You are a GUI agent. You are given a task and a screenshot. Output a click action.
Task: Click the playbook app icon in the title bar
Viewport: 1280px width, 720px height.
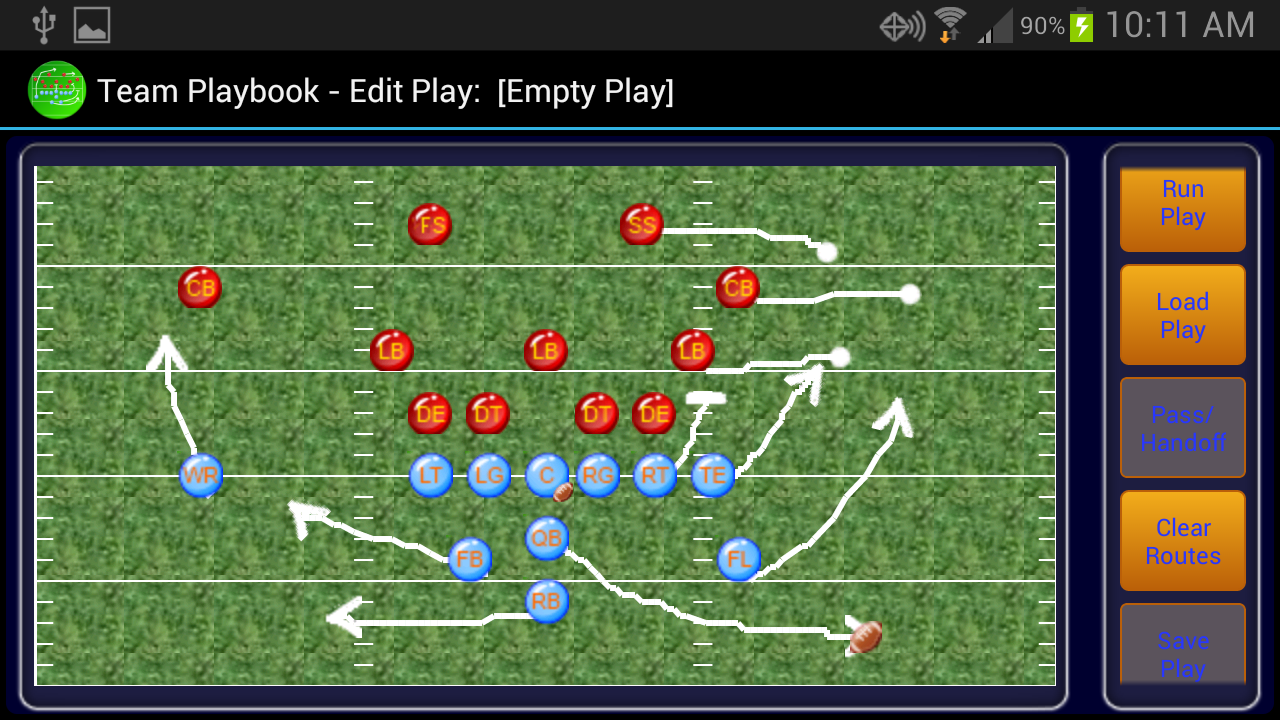coord(57,91)
